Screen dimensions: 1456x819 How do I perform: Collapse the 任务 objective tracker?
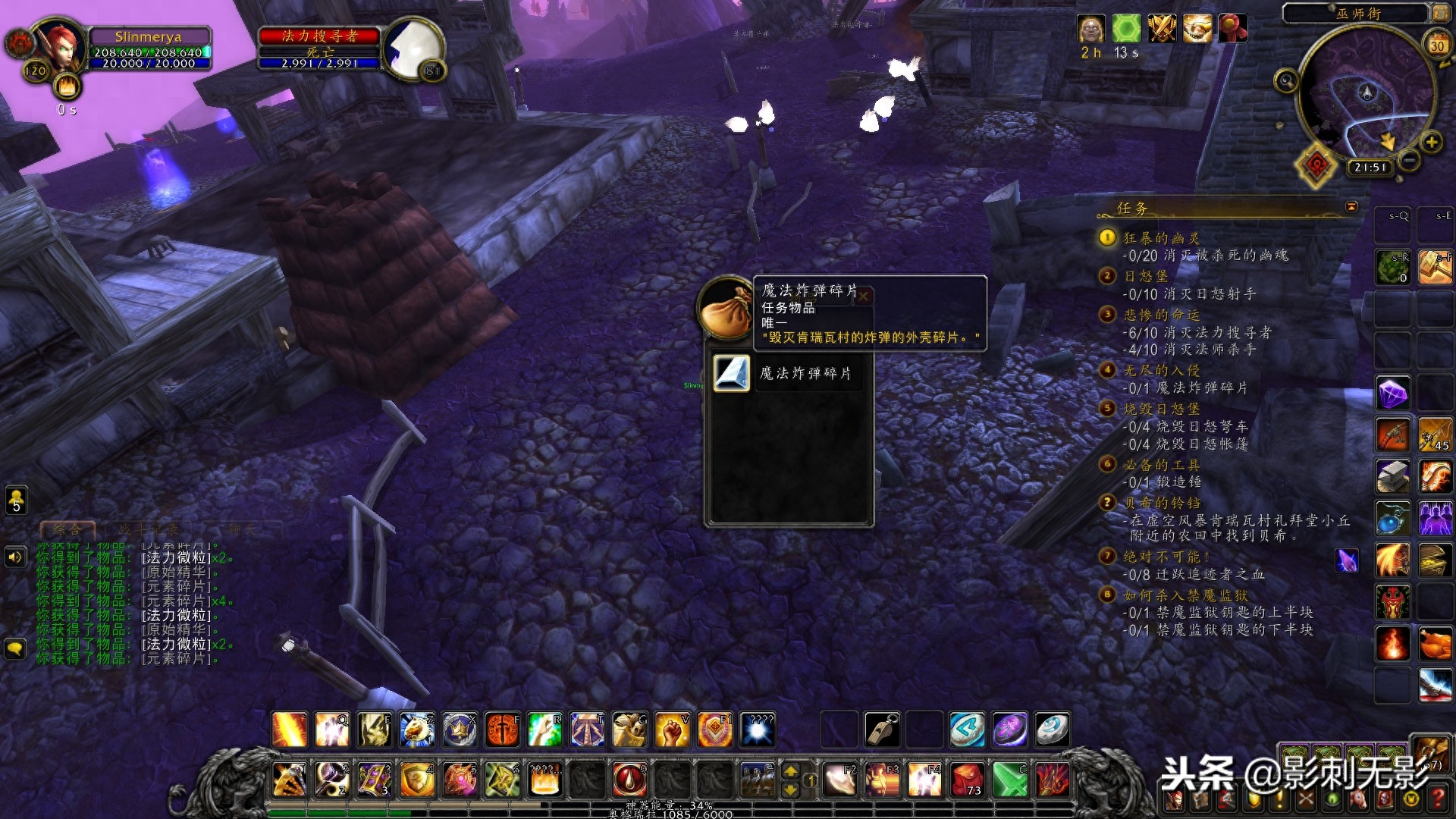click(x=1351, y=207)
